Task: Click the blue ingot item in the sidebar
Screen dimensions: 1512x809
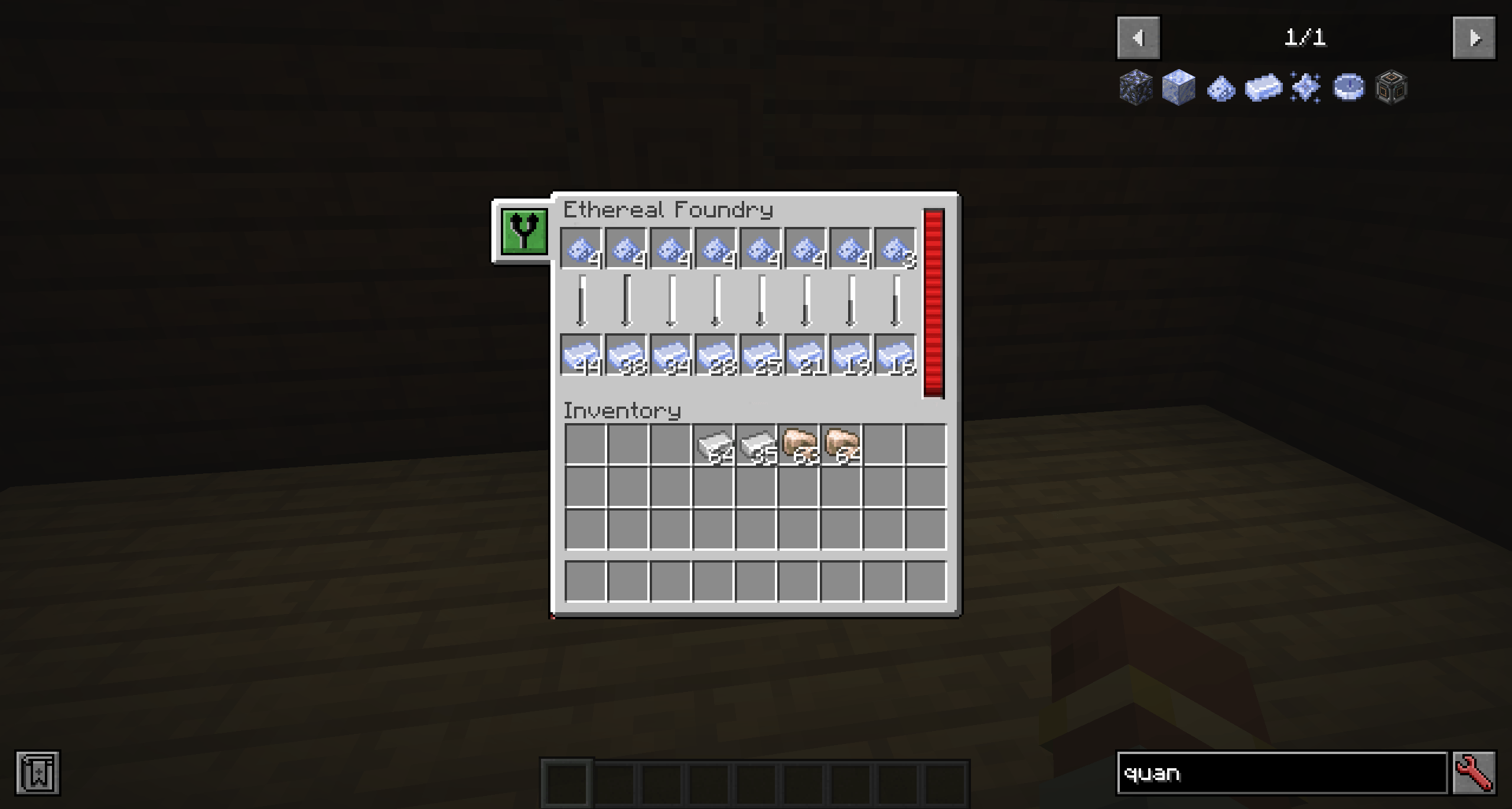Action: [1264, 87]
